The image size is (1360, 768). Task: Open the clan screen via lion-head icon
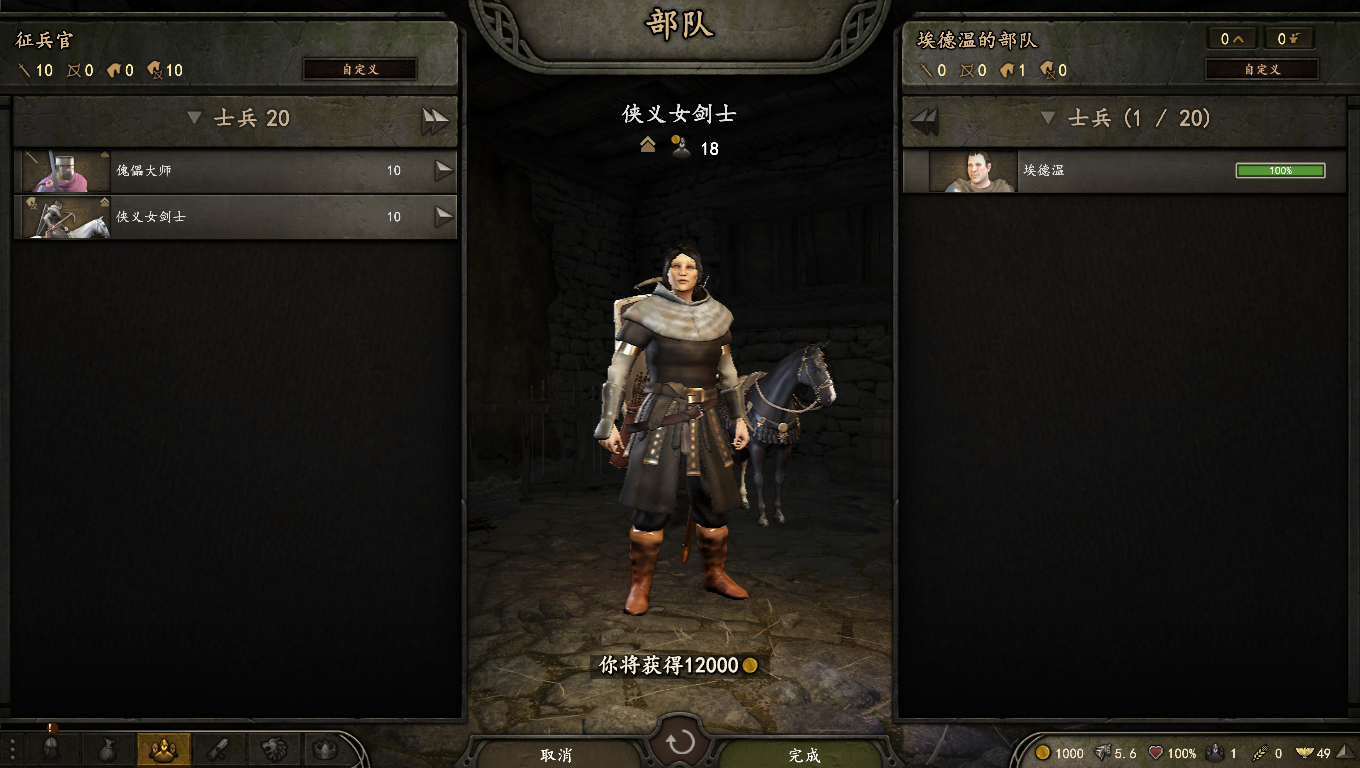(x=274, y=748)
